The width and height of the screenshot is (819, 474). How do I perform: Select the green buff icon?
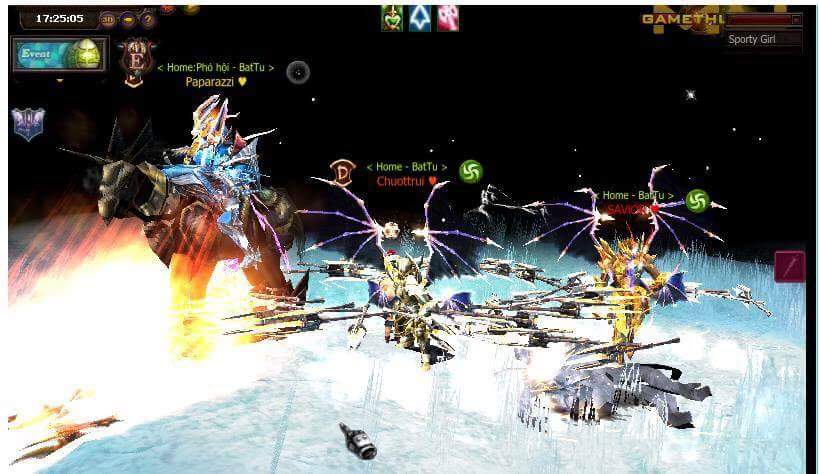(x=392, y=17)
